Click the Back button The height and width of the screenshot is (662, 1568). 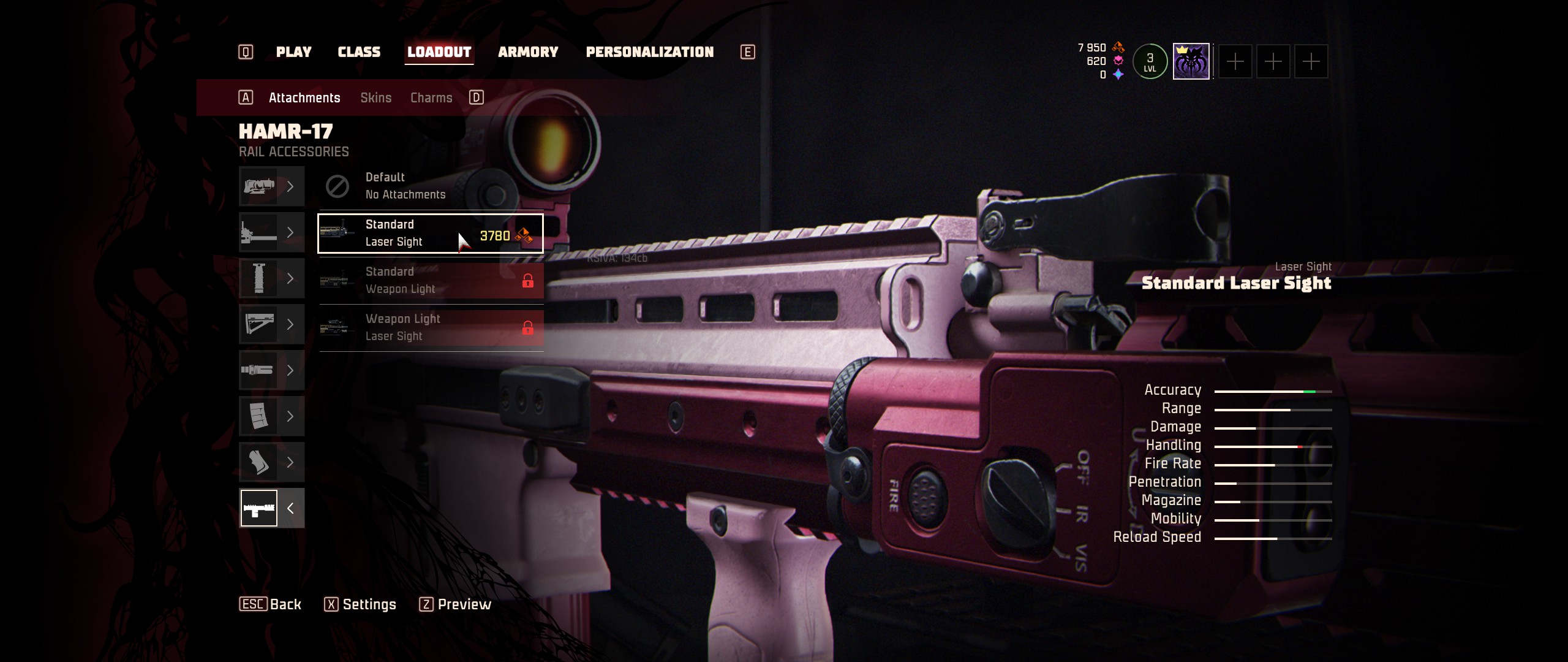(x=270, y=604)
